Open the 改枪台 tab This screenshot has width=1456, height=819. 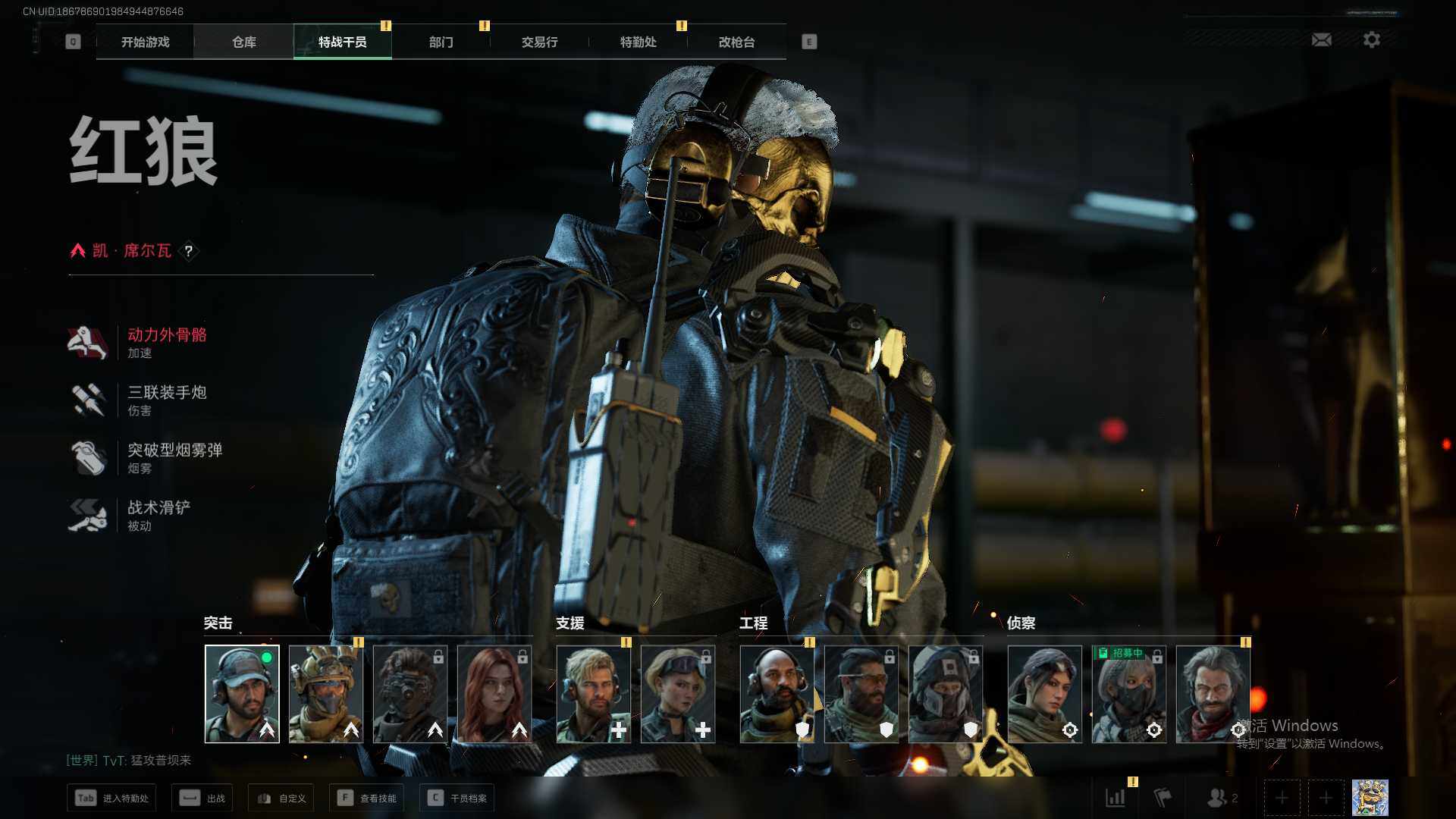(x=736, y=42)
